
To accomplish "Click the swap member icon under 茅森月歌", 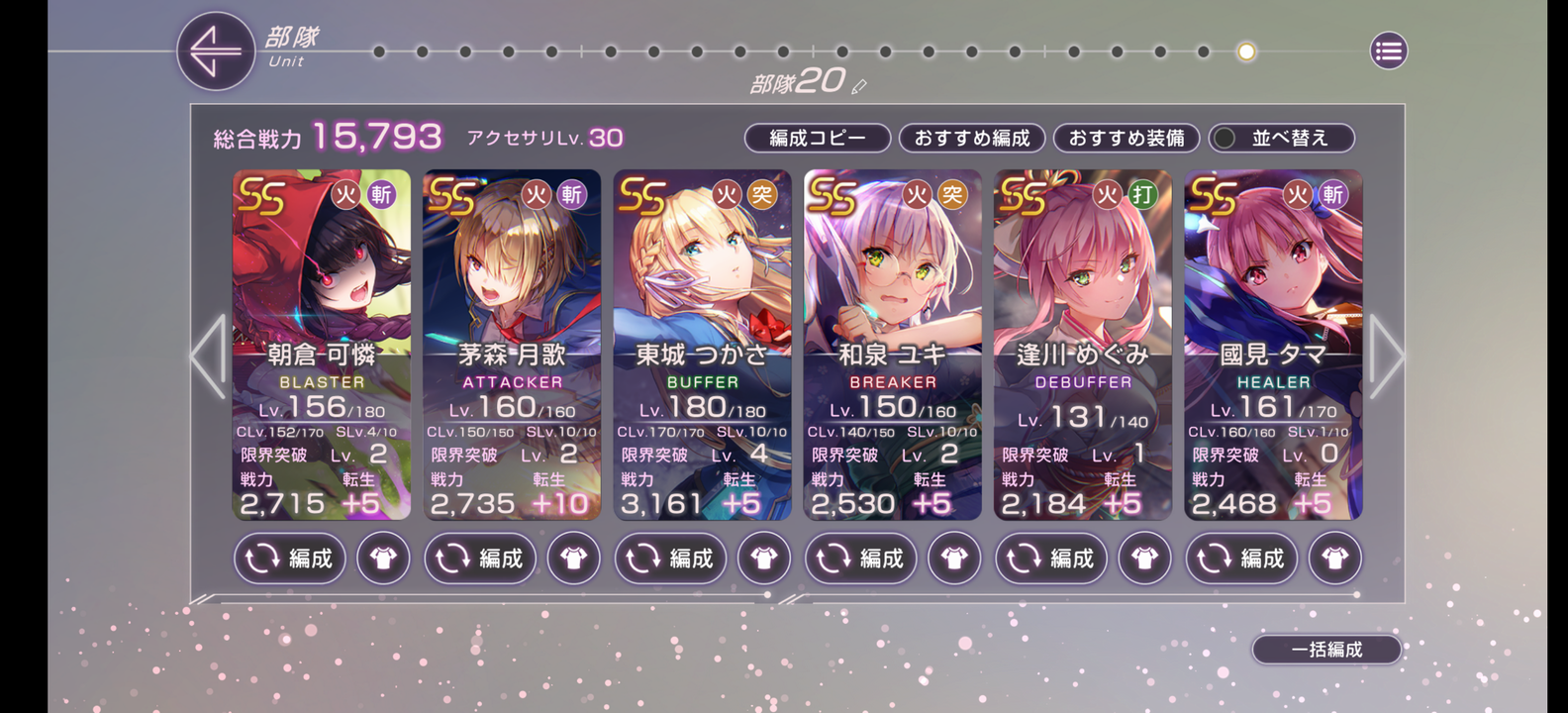I will tap(480, 559).
